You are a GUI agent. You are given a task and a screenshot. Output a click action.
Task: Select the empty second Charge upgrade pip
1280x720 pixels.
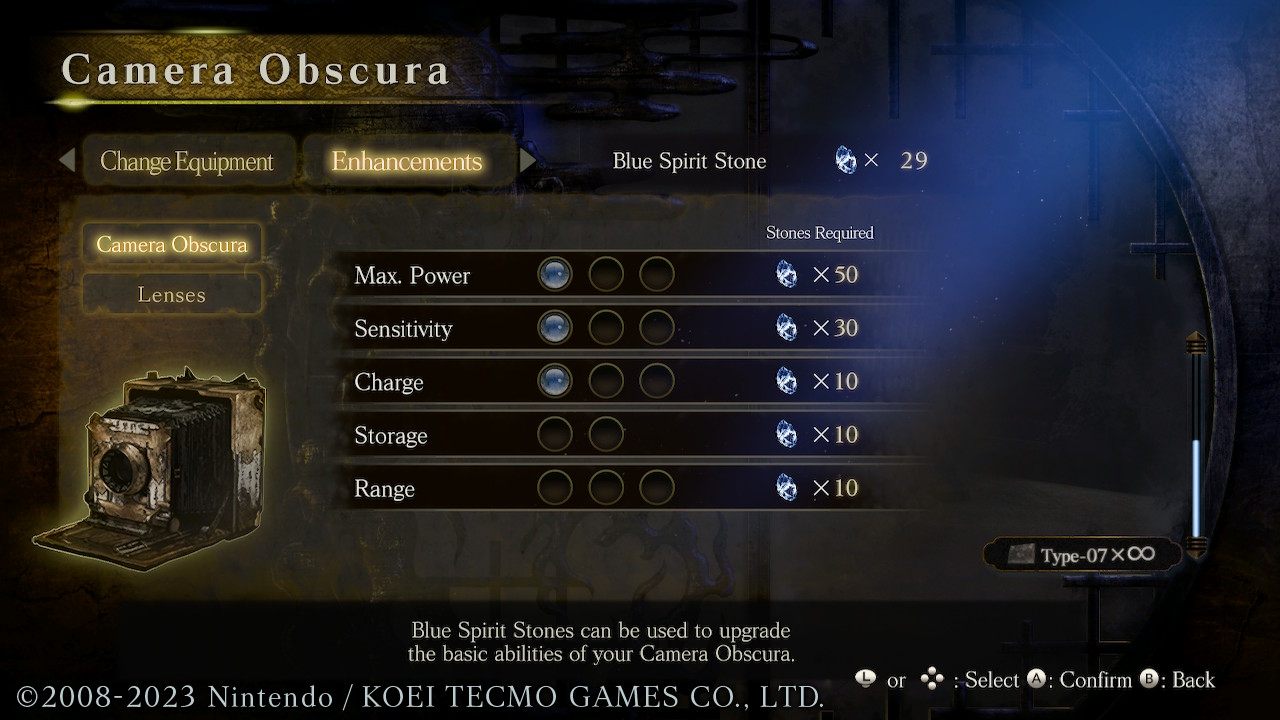click(606, 380)
